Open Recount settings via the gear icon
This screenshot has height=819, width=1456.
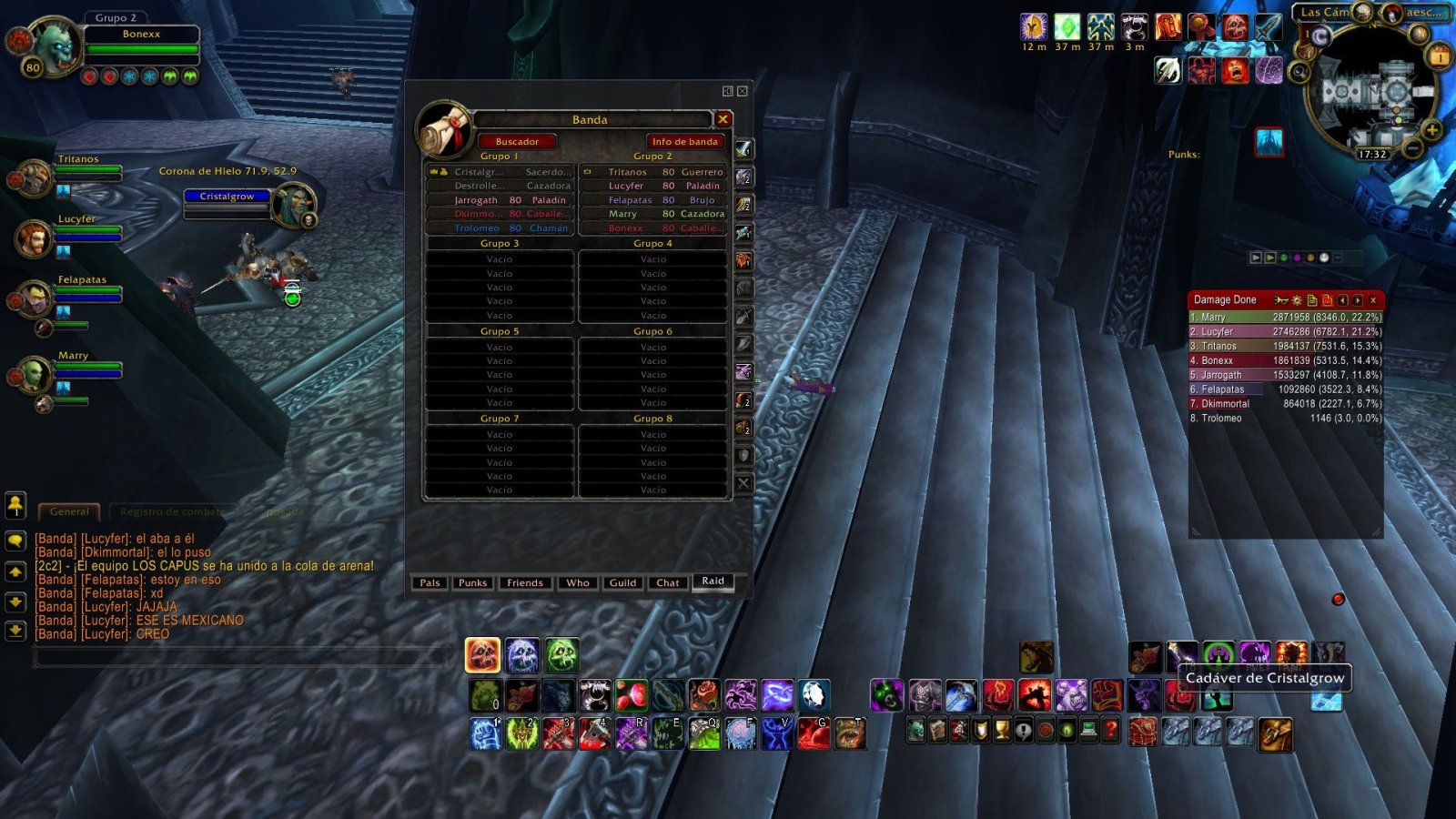coord(1297,301)
